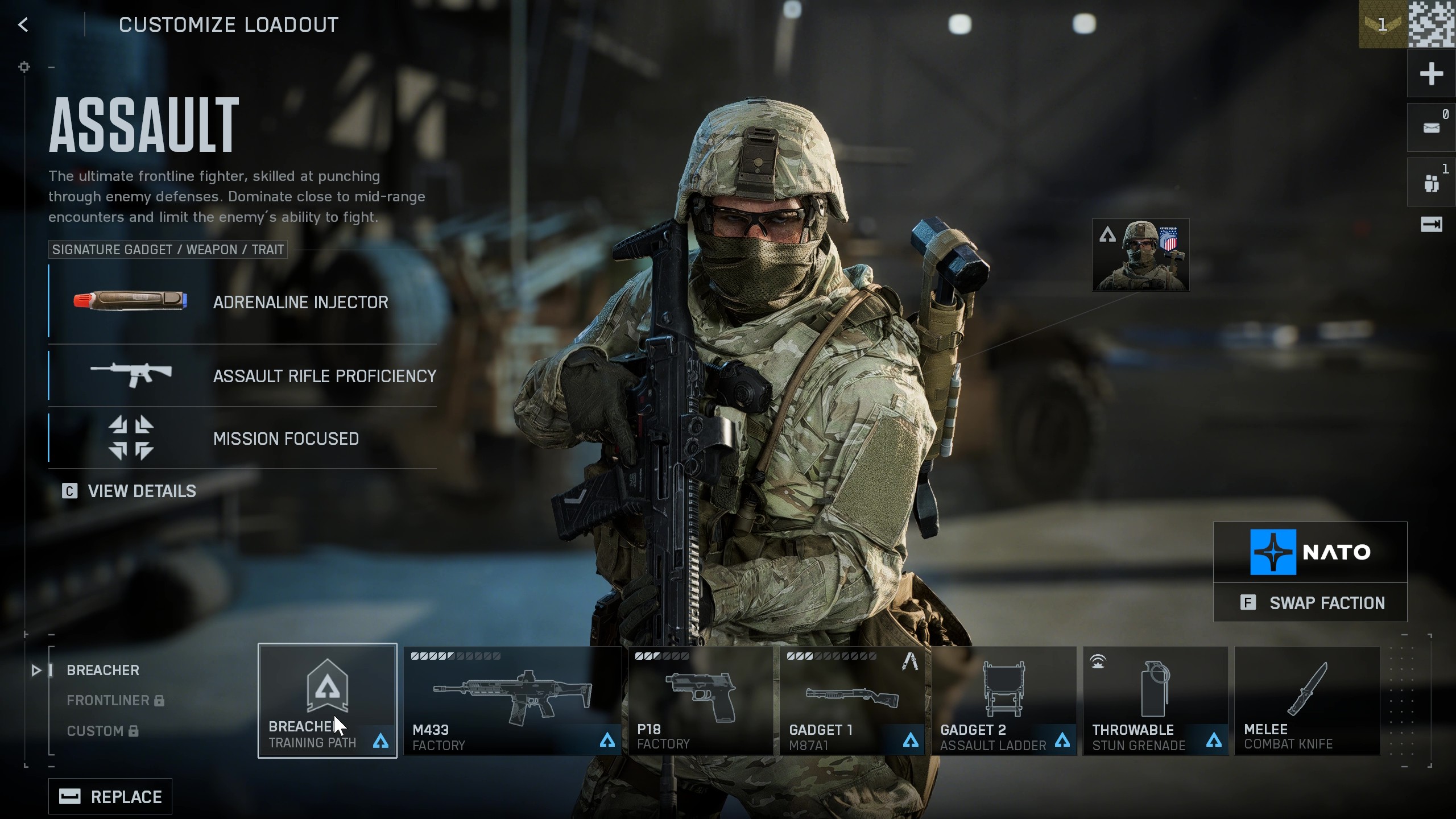Image resolution: width=1456 pixels, height=819 pixels.
Task: Select the locked Custom training path
Action: click(x=95, y=731)
